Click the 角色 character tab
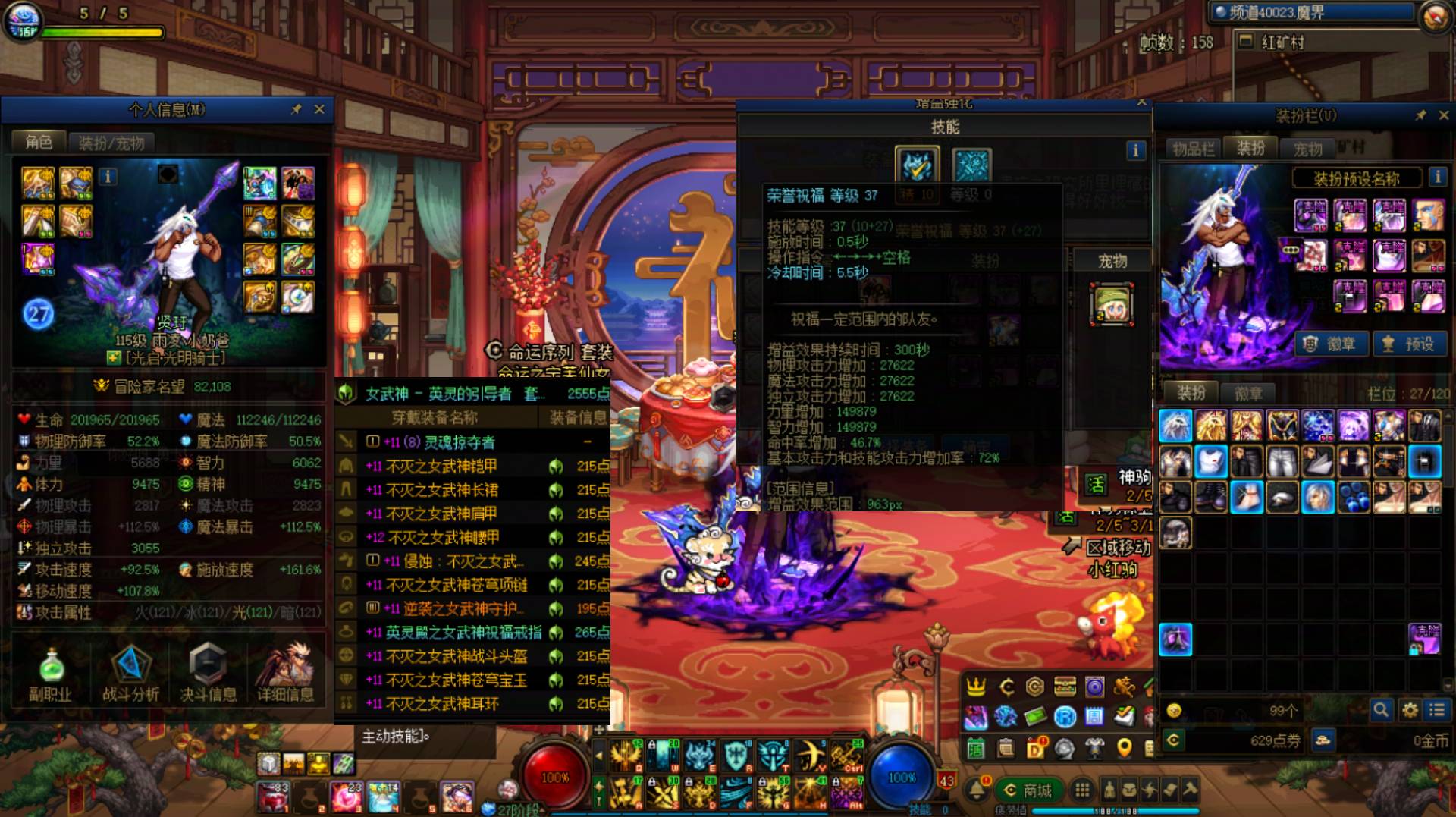1456x817 pixels. [39, 142]
